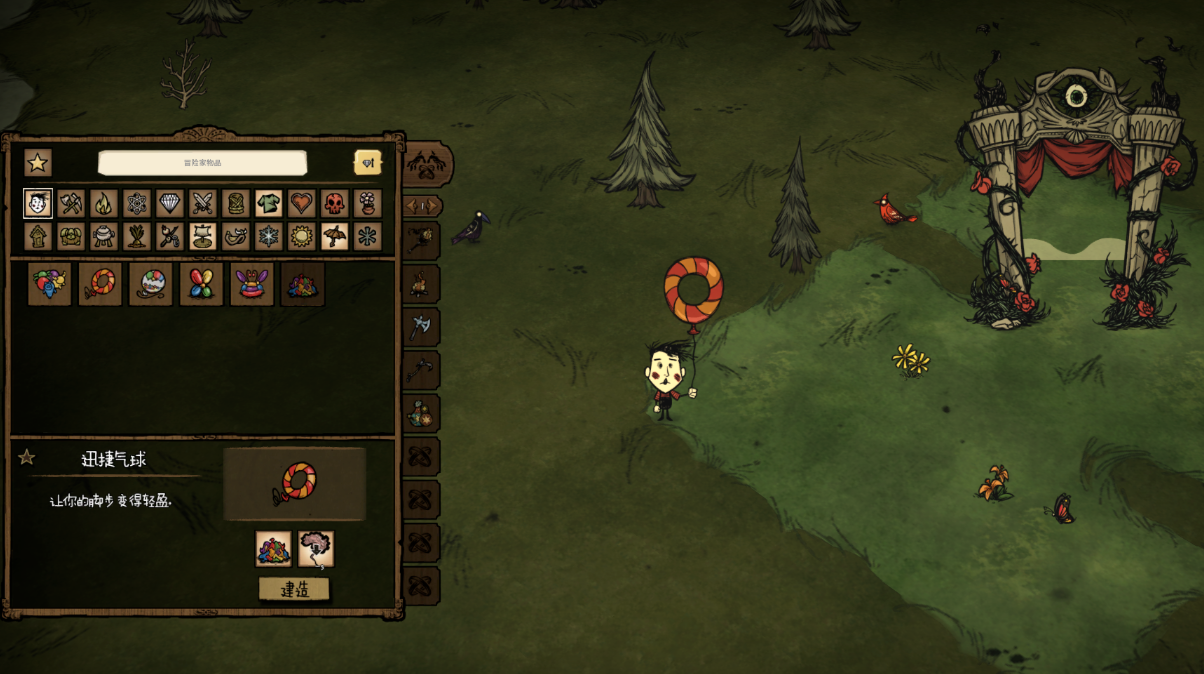
Task: Select the diamond refine filter
Action: (170, 204)
